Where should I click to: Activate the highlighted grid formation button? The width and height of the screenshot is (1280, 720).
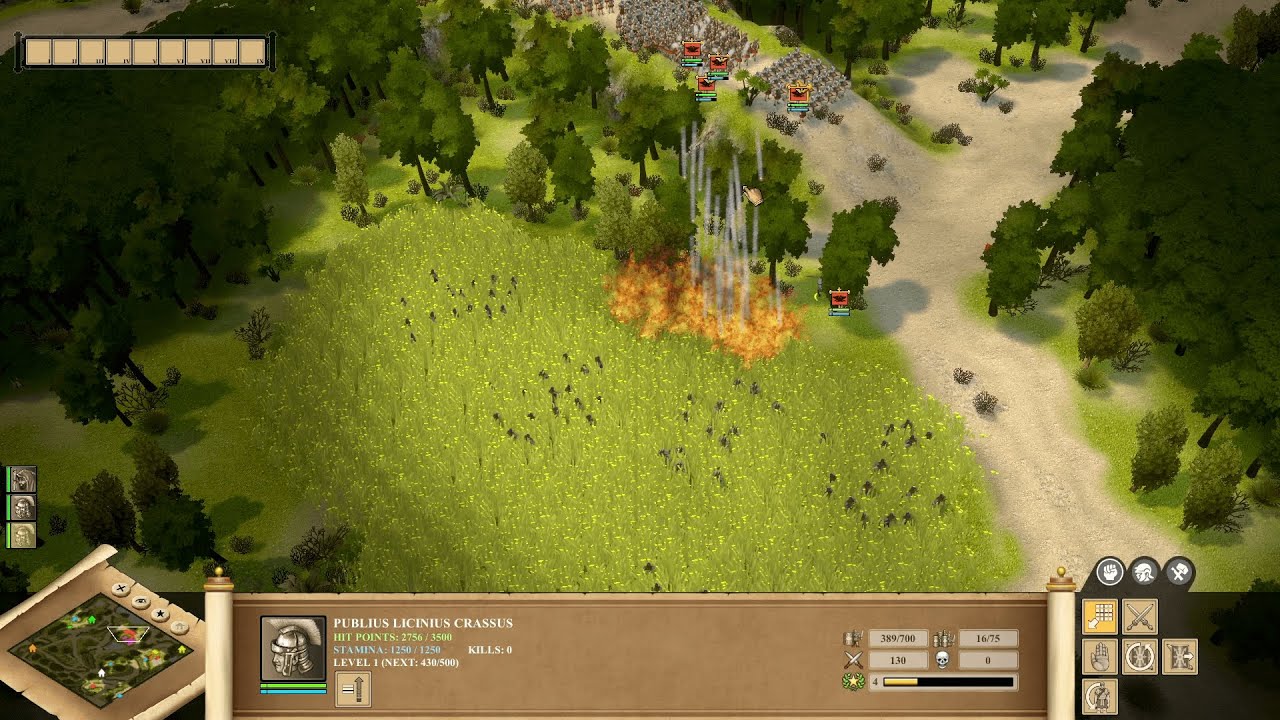tap(1100, 617)
